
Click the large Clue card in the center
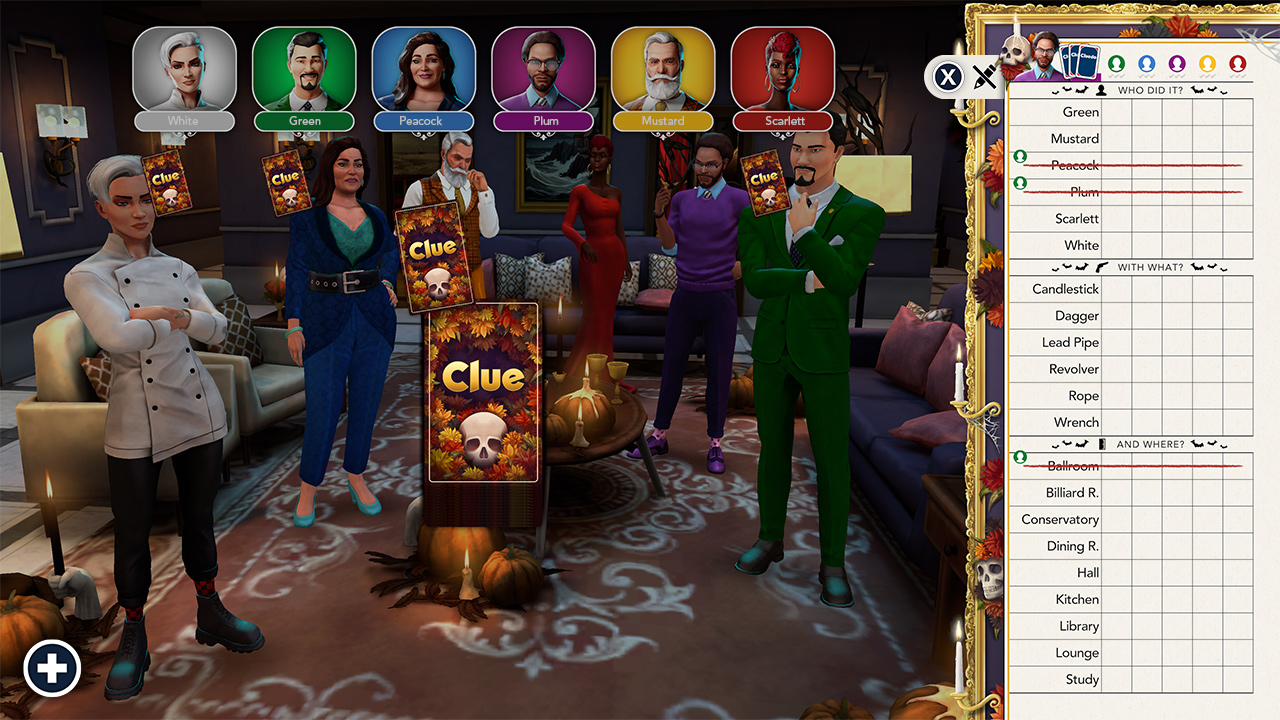point(483,390)
